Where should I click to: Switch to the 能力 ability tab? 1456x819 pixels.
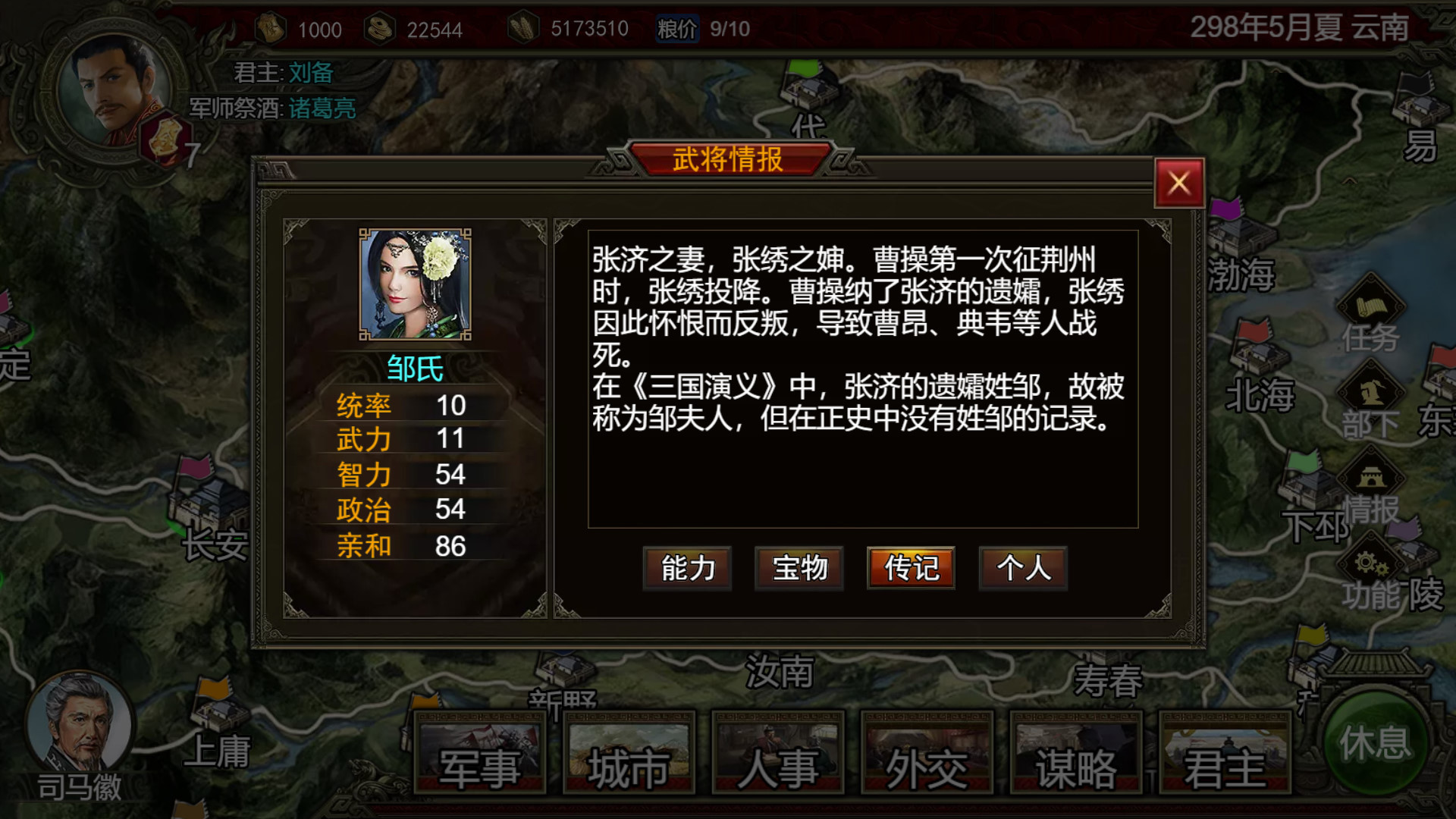(686, 569)
